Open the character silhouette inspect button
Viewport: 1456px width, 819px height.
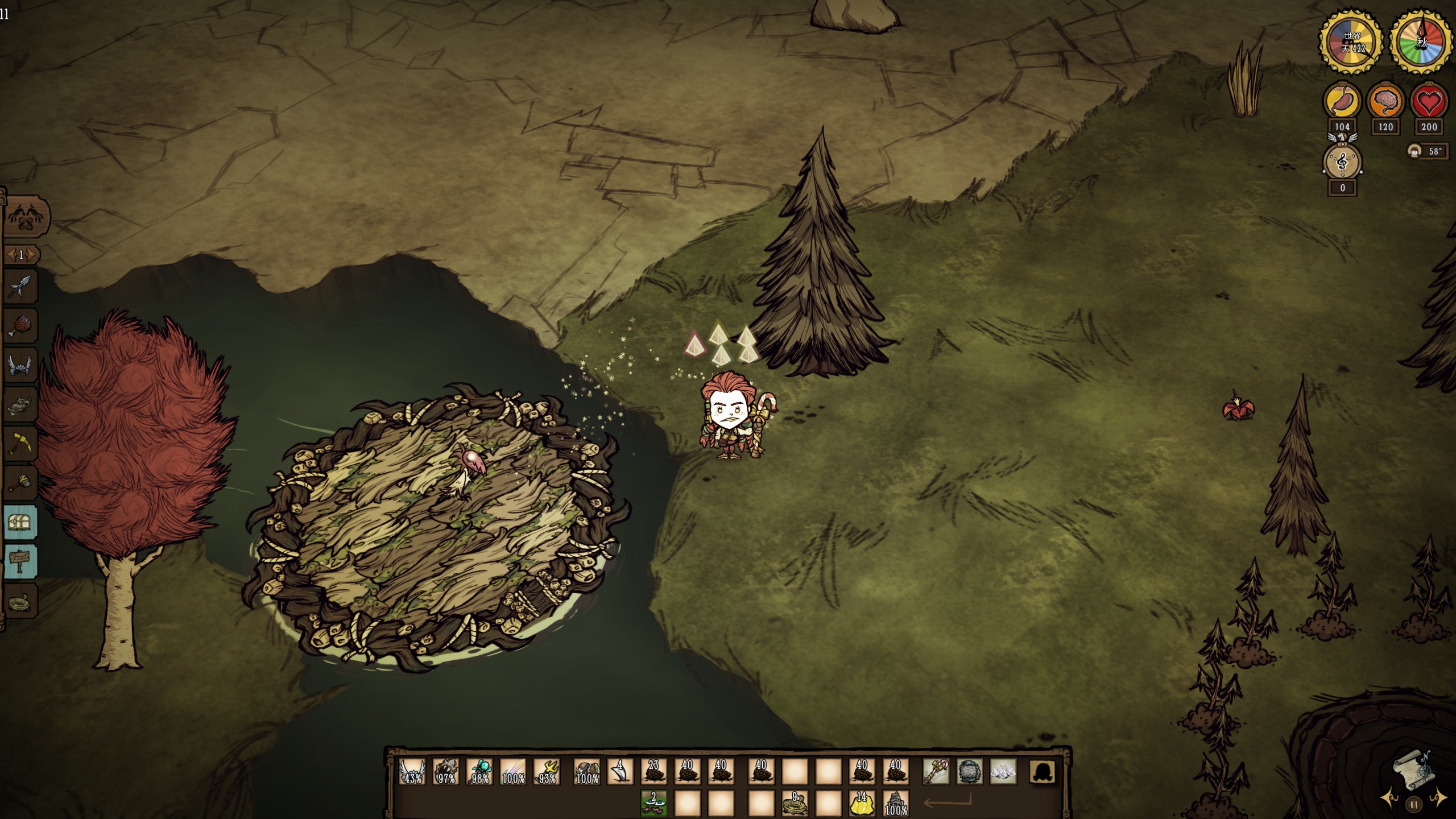pos(1042,772)
